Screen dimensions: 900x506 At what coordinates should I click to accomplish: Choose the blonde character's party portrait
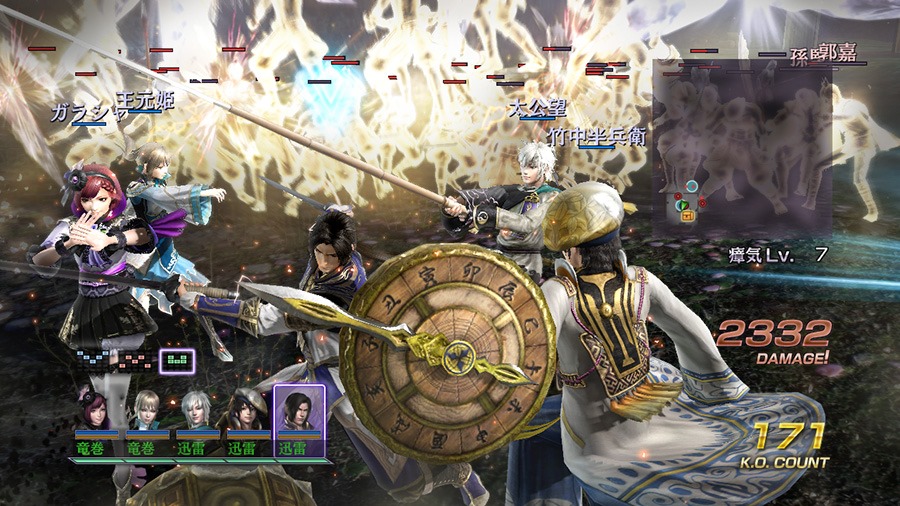pyautogui.click(x=148, y=411)
